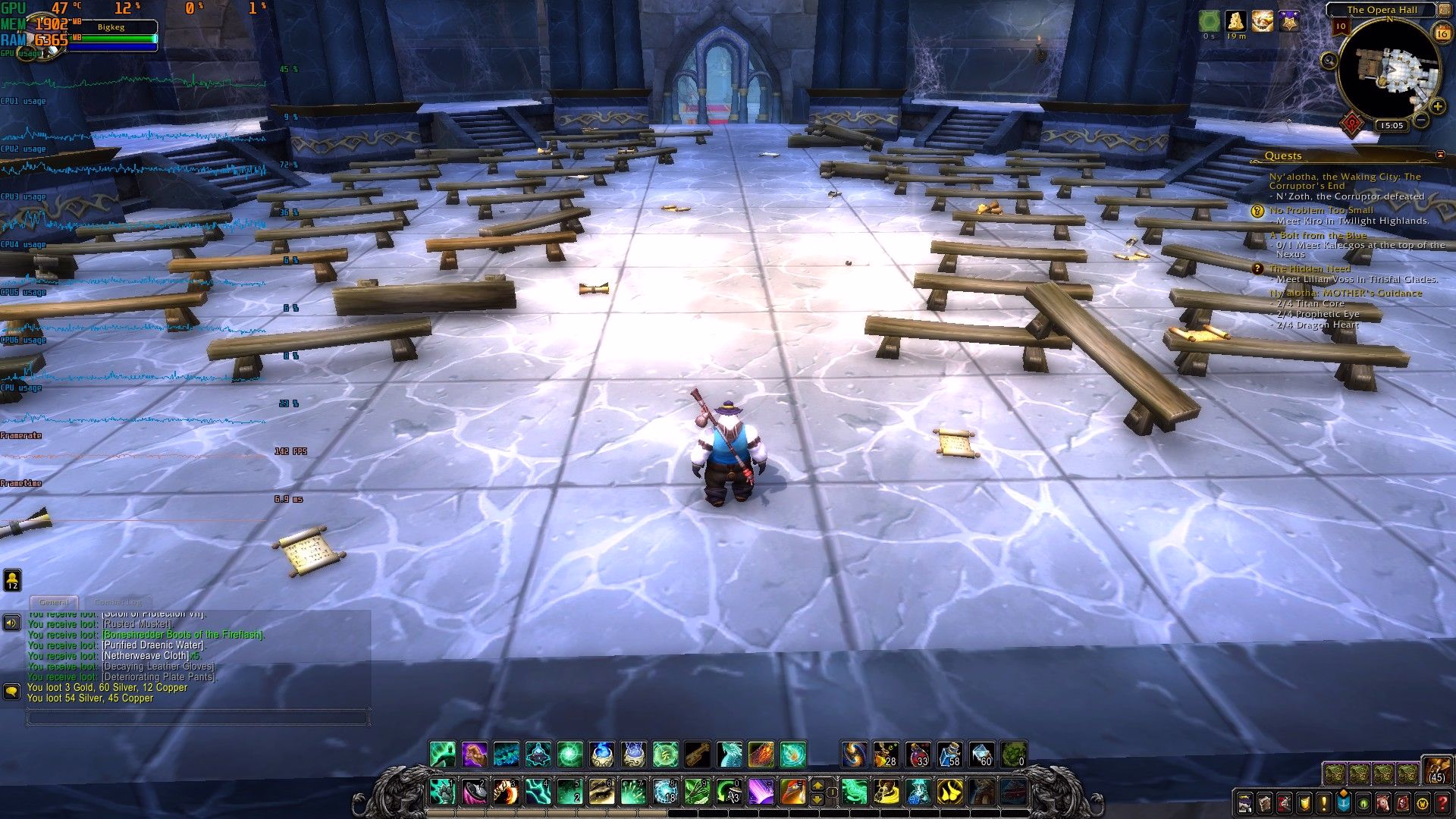Click the minimap zoom-in plus button
The width and height of the screenshot is (1456, 819).
point(1437,107)
